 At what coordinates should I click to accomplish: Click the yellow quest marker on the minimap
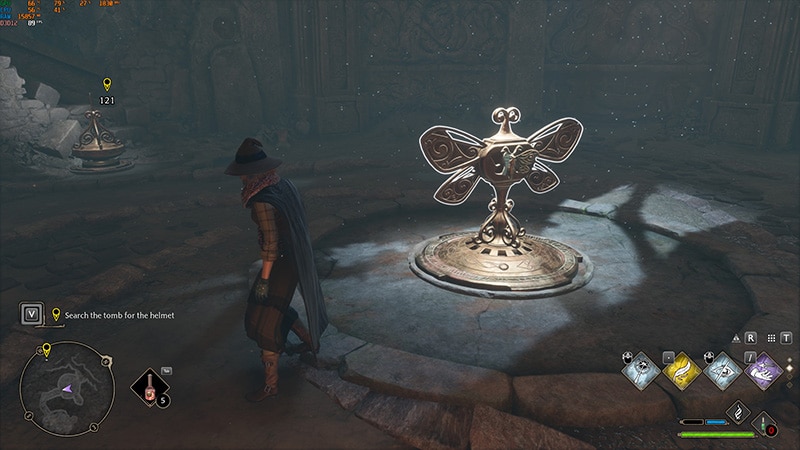[x=46, y=350]
